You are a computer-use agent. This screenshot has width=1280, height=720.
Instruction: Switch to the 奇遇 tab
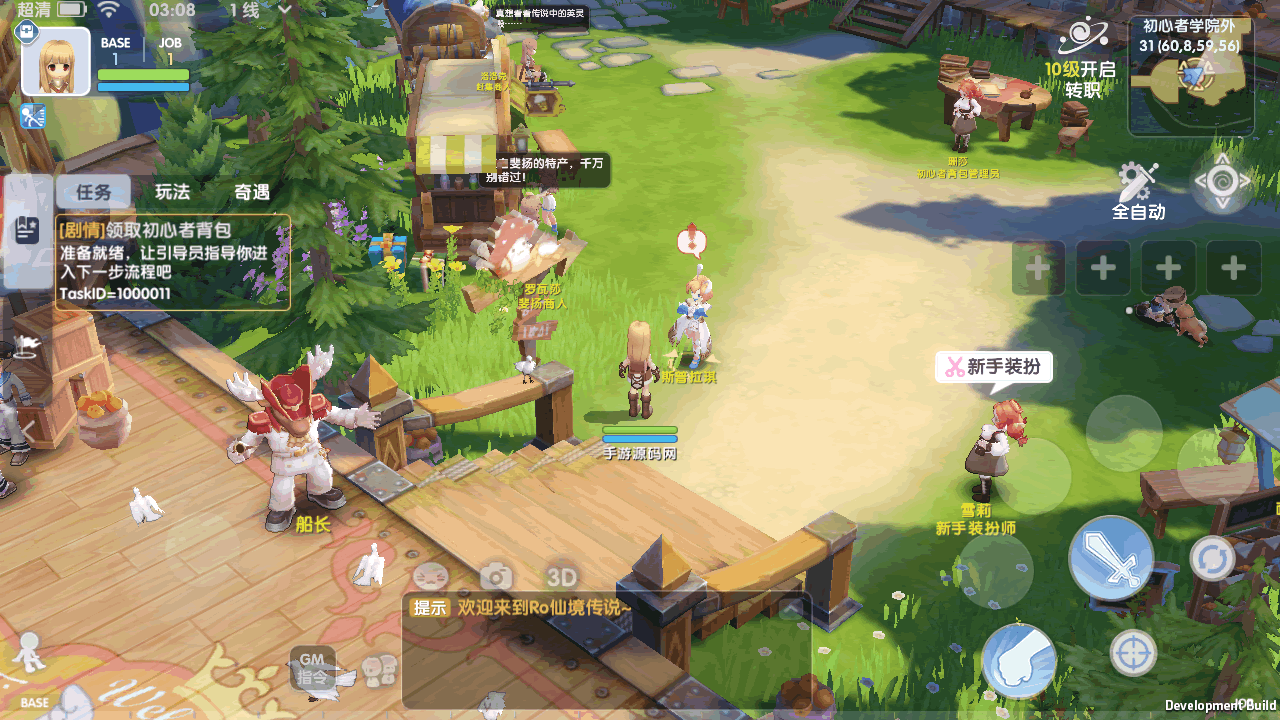click(252, 192)
